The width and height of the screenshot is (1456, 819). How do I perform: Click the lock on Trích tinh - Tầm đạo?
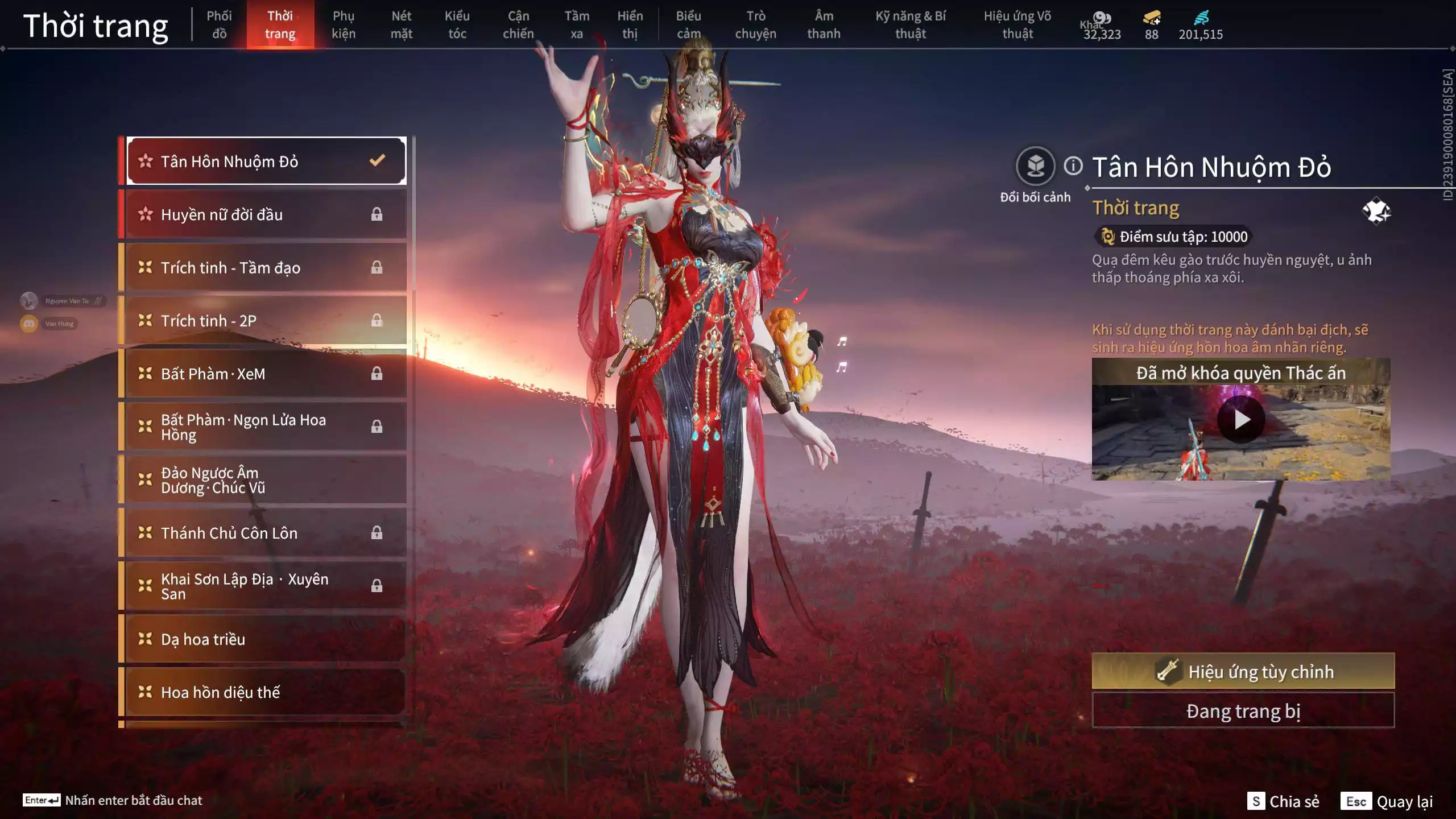click(377, 267)
